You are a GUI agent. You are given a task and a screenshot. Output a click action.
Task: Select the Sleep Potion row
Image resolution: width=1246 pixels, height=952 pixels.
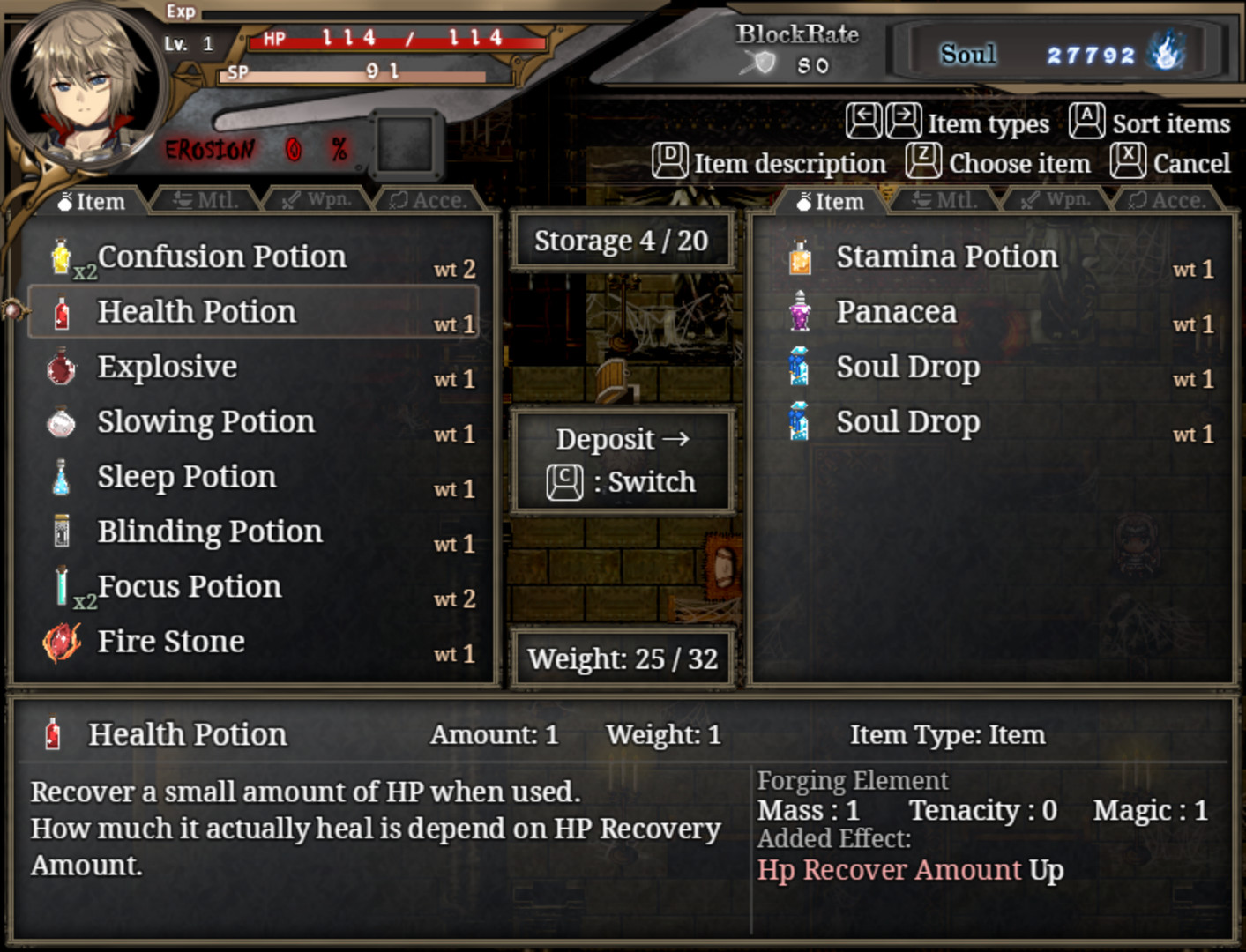pos(187,477)
